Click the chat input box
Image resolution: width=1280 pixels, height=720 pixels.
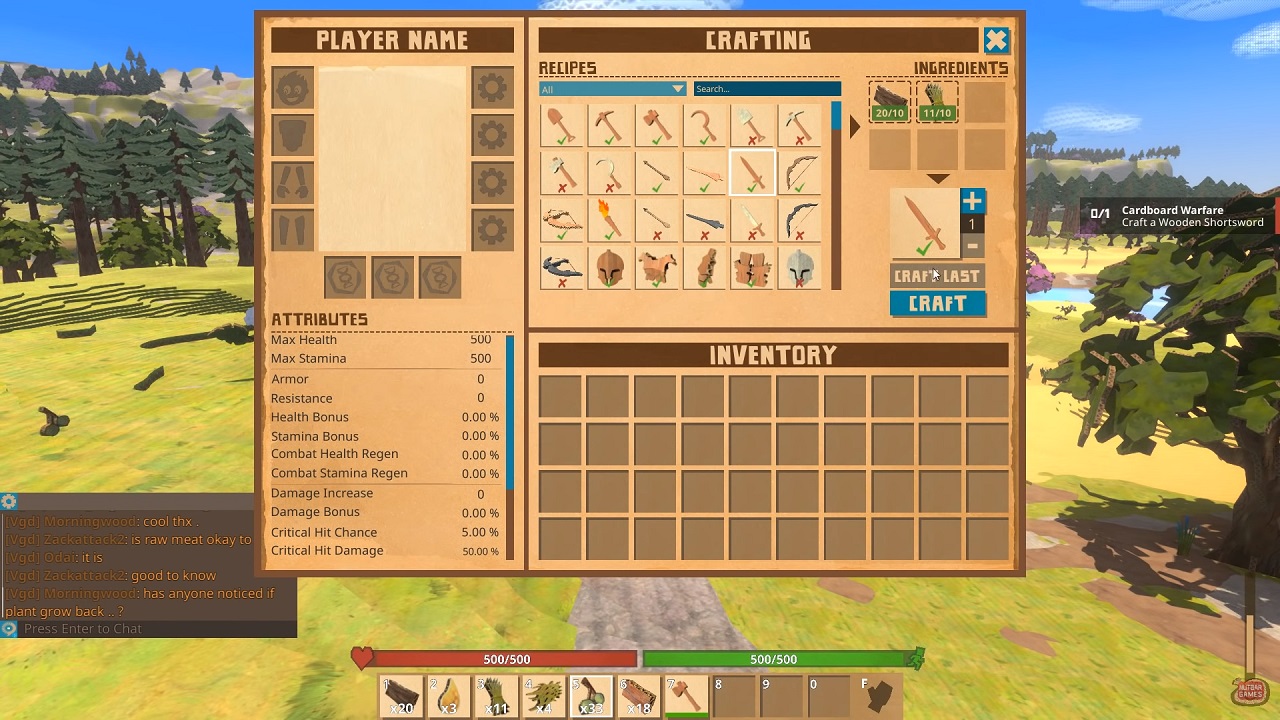pos(150,629)
